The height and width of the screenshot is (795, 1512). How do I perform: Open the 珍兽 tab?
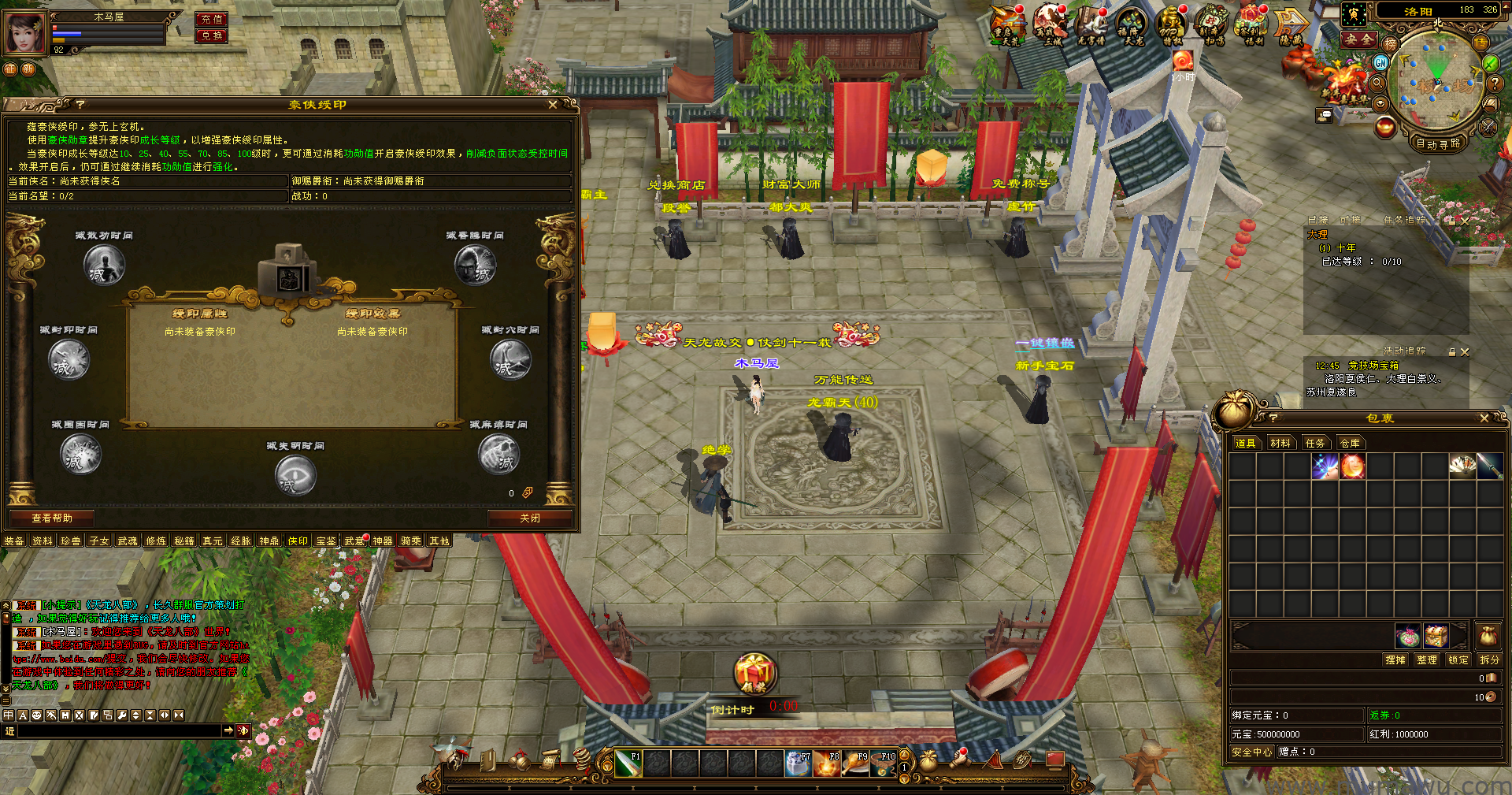71,541
